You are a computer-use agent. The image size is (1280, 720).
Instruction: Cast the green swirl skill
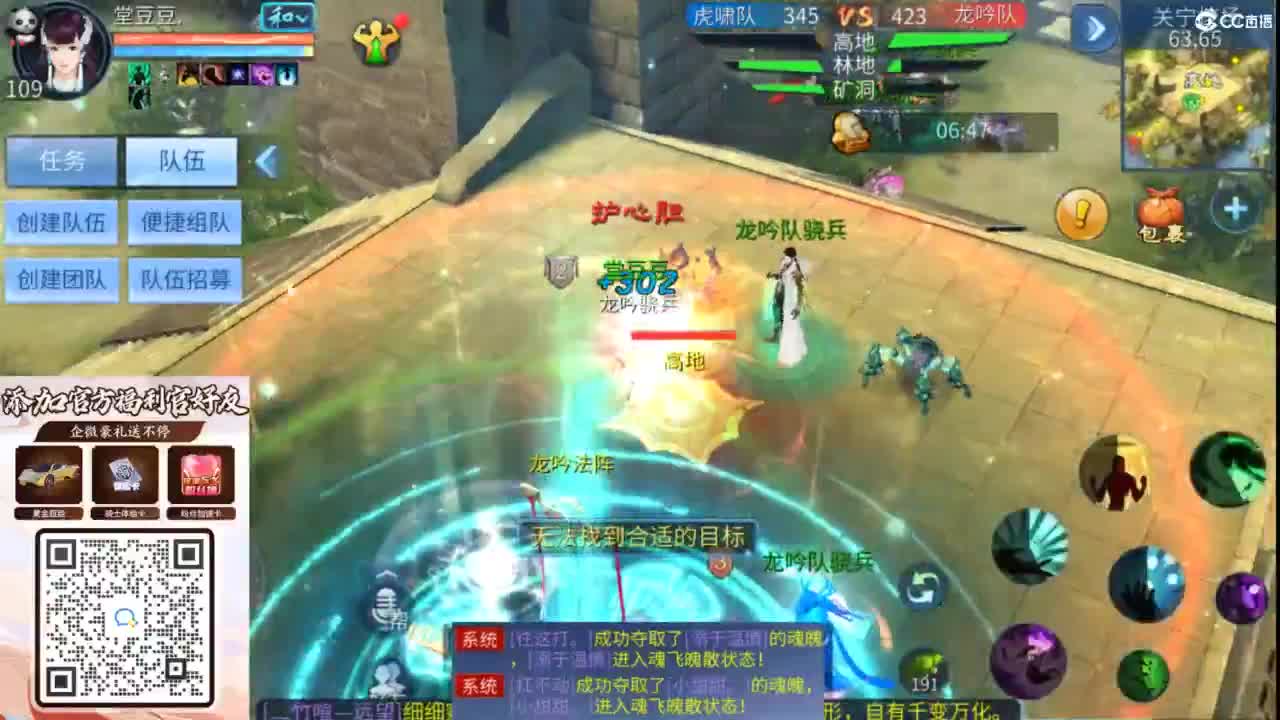click(x=1231, y=470)
